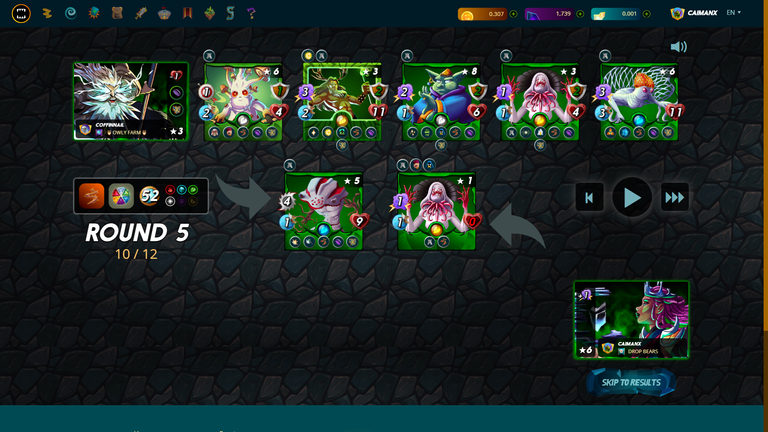This screenshot has height=432, width=768.
Task: Select the level 1 monster card in the arena
Action: [x=436, y=211]
